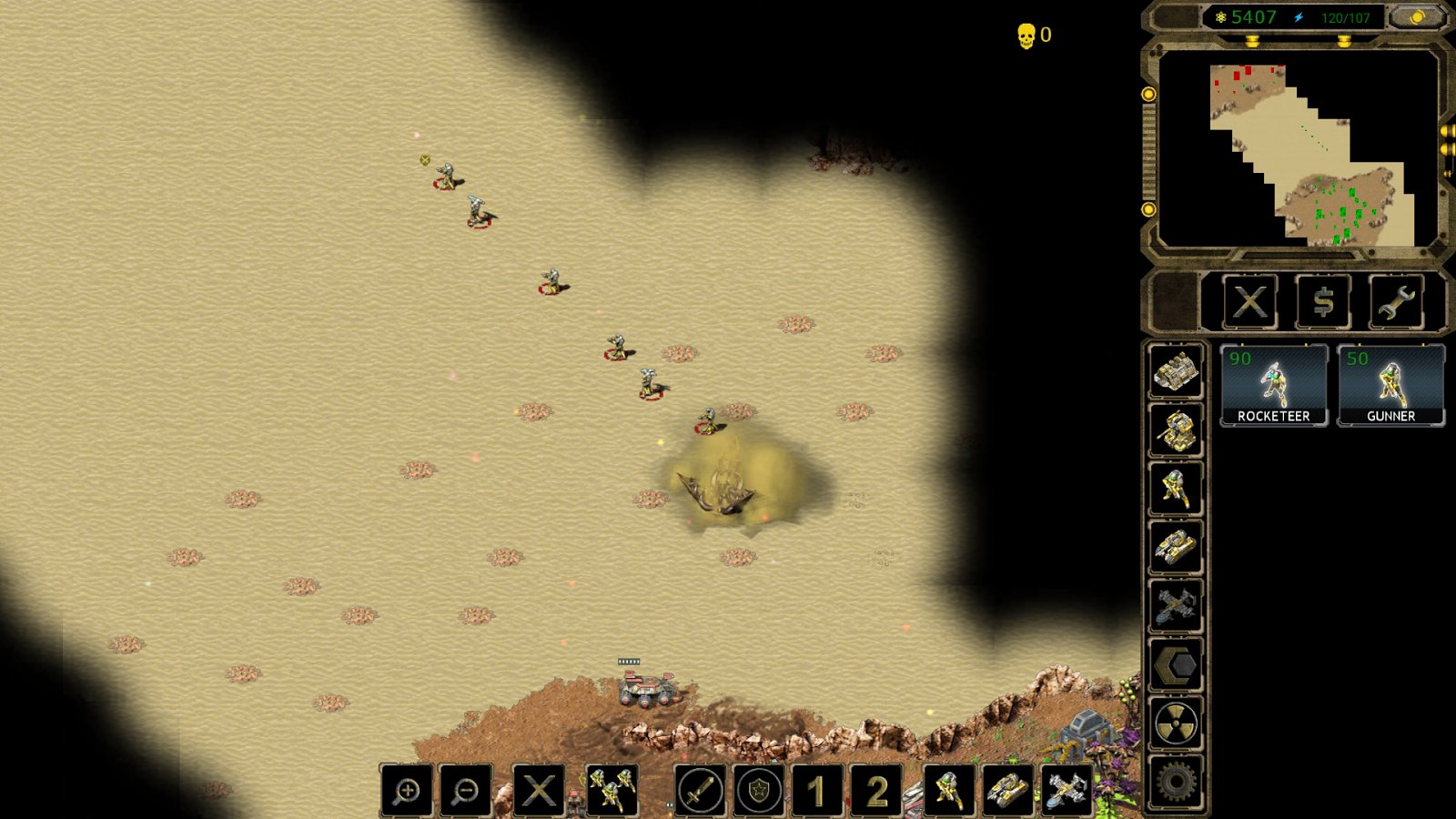Open the defense turret tab in the sidebar
The width and height of the screenshot is (1456, 819).
(x=1176, y=430)
